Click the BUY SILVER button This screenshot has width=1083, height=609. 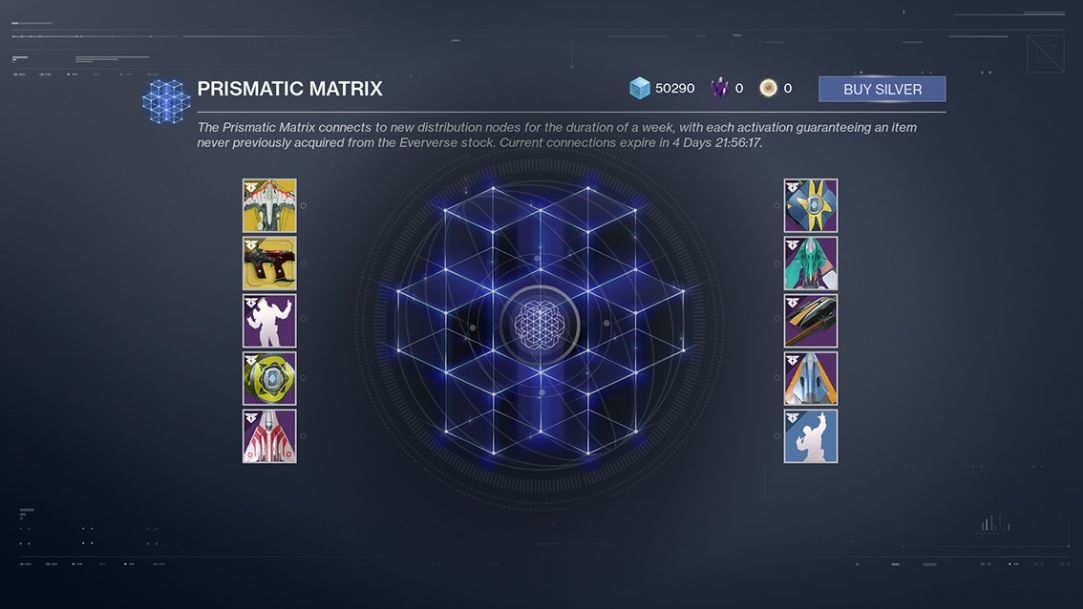click(881, 89)
